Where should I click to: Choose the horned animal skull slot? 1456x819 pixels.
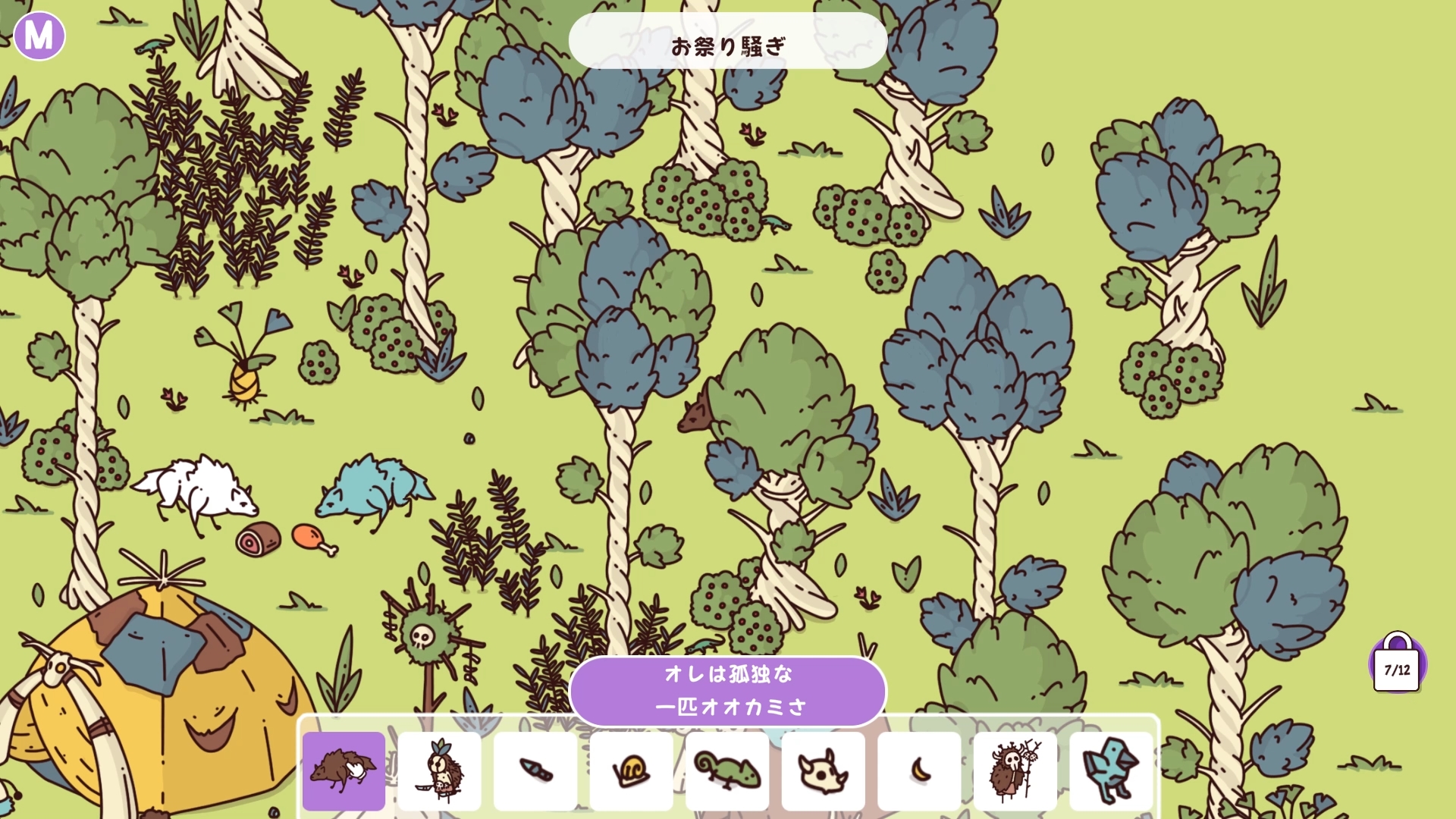point(823,770)
